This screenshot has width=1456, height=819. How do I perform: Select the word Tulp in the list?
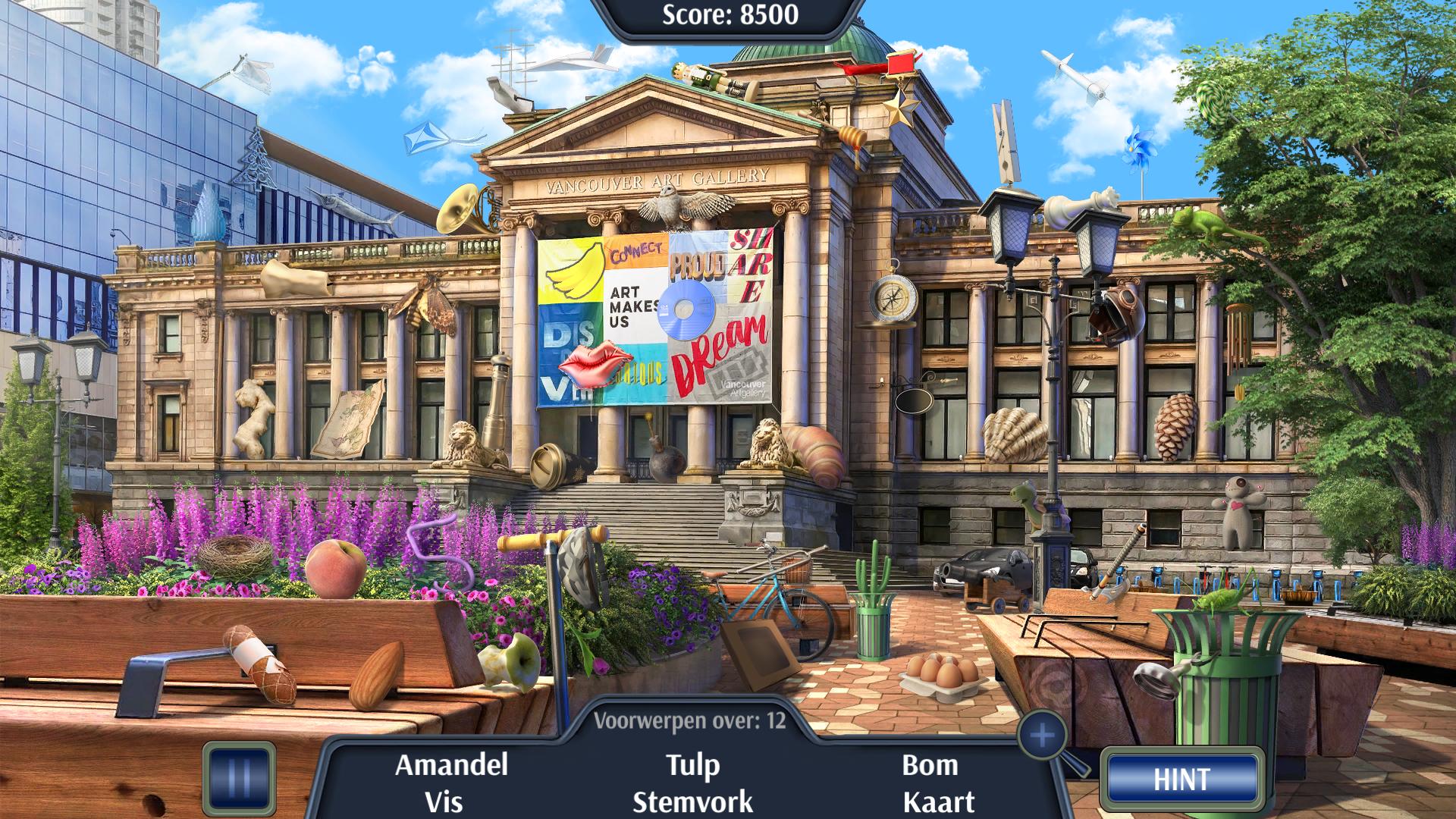(692, 764)
